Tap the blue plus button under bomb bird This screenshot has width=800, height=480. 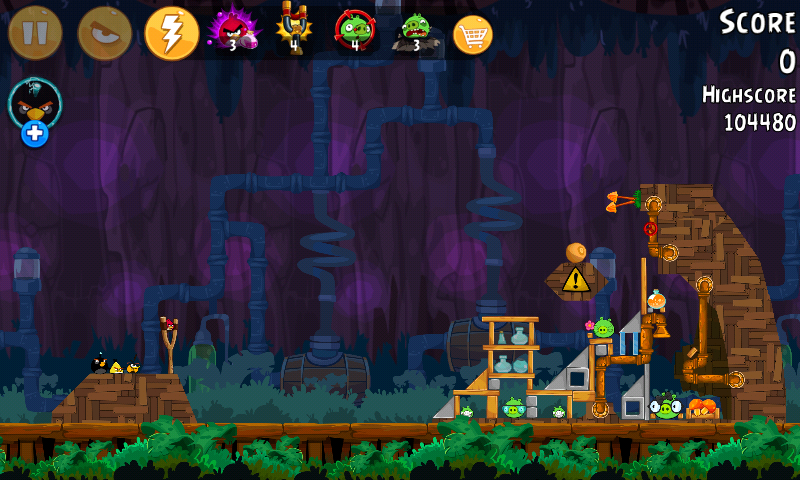point(35,133)
